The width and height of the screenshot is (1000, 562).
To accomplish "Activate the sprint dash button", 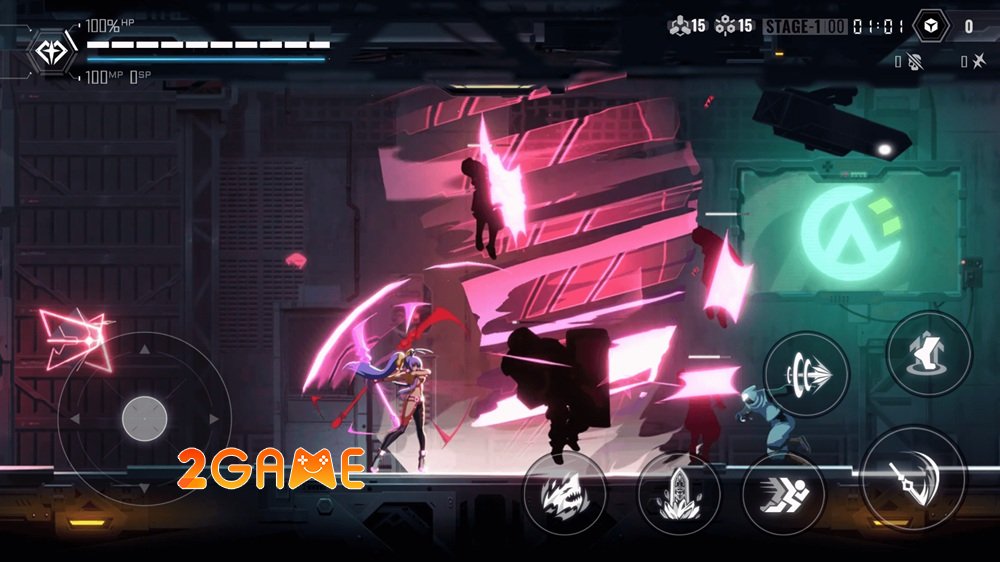I will tap(783, 497).
